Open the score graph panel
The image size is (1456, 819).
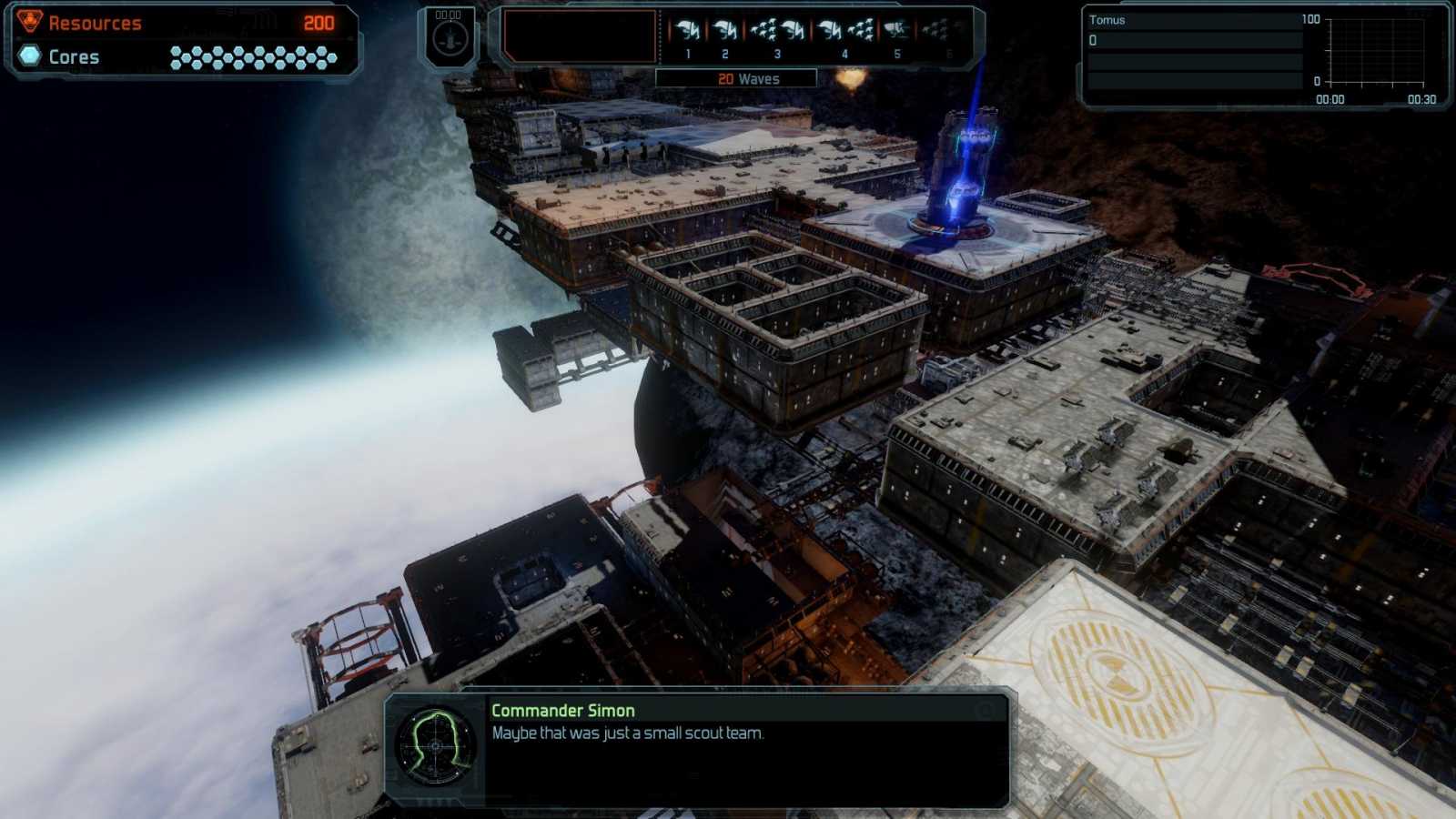[x=1376, y=53]
